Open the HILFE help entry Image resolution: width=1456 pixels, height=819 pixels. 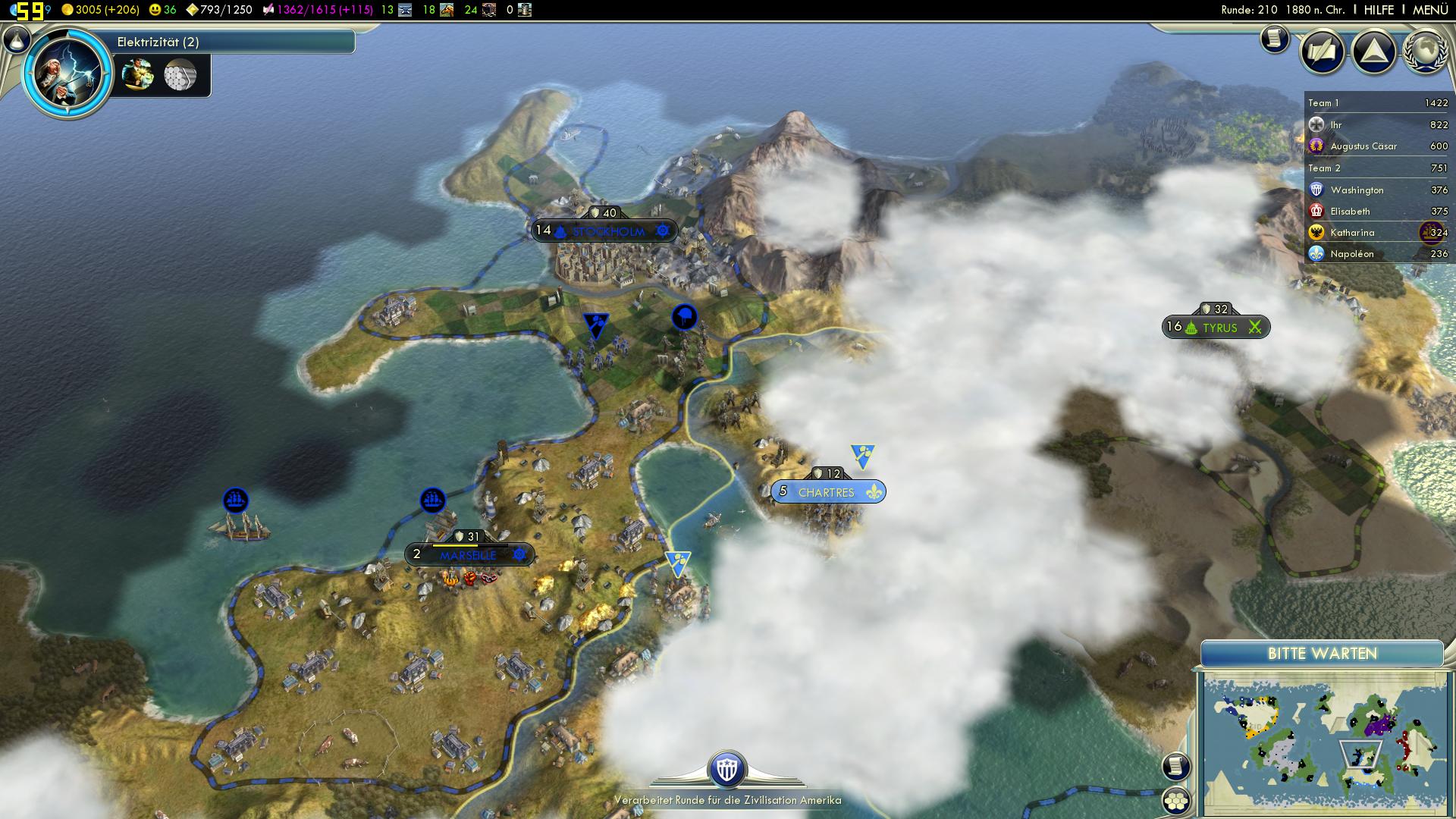pyautogui.click(x=1379, y=10)
